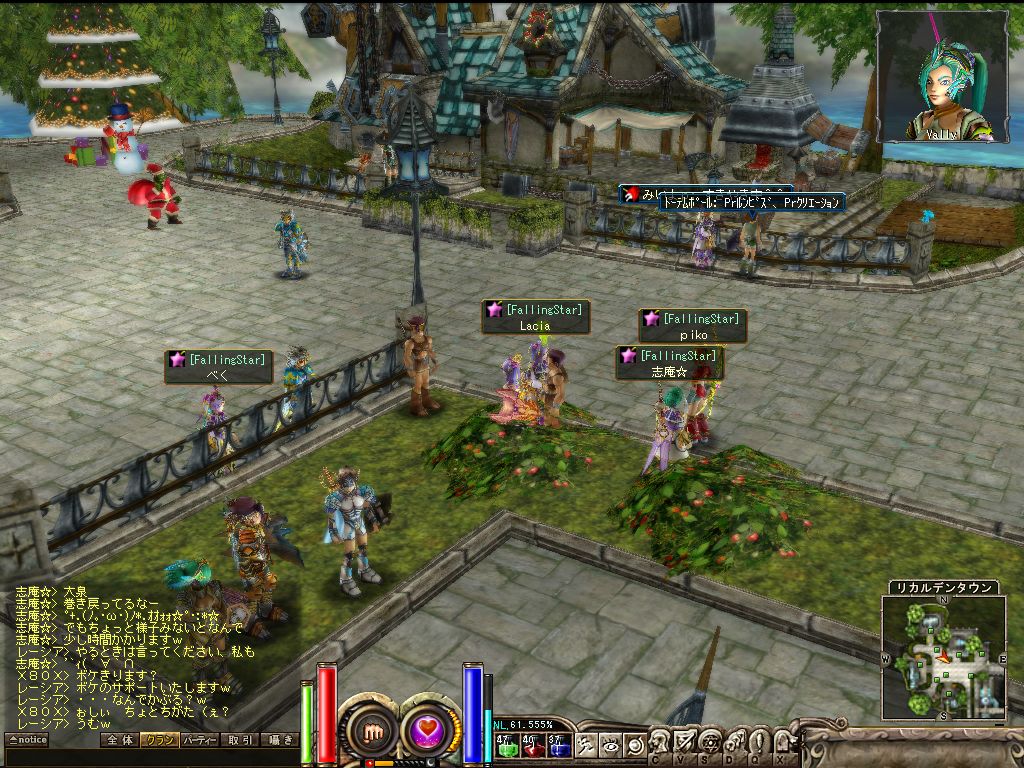Screen dimensions: 1024x768
Task: Activate the pink heart skill orb
Action: pyautogui.click(x=432, y=730)
